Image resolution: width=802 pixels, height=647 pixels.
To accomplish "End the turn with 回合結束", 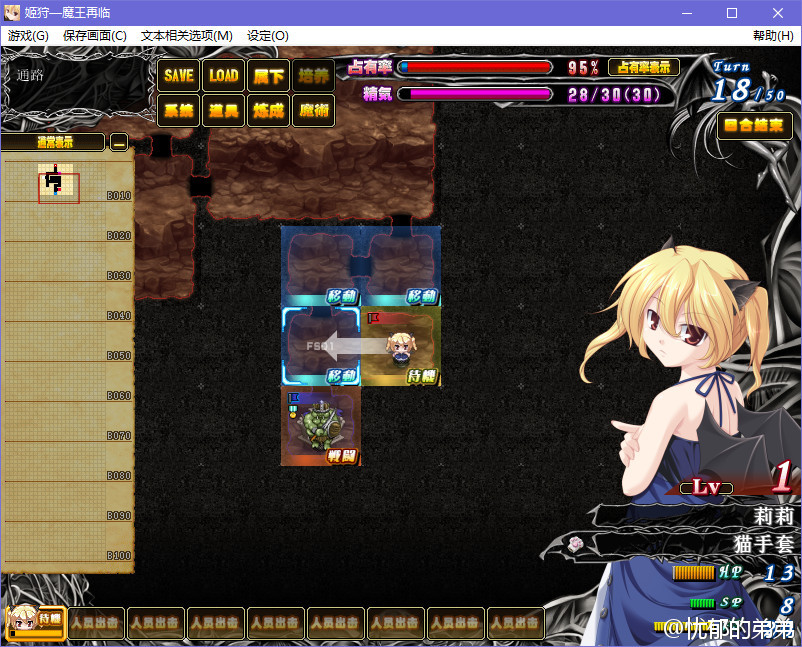I will click(x=755, y=126).
